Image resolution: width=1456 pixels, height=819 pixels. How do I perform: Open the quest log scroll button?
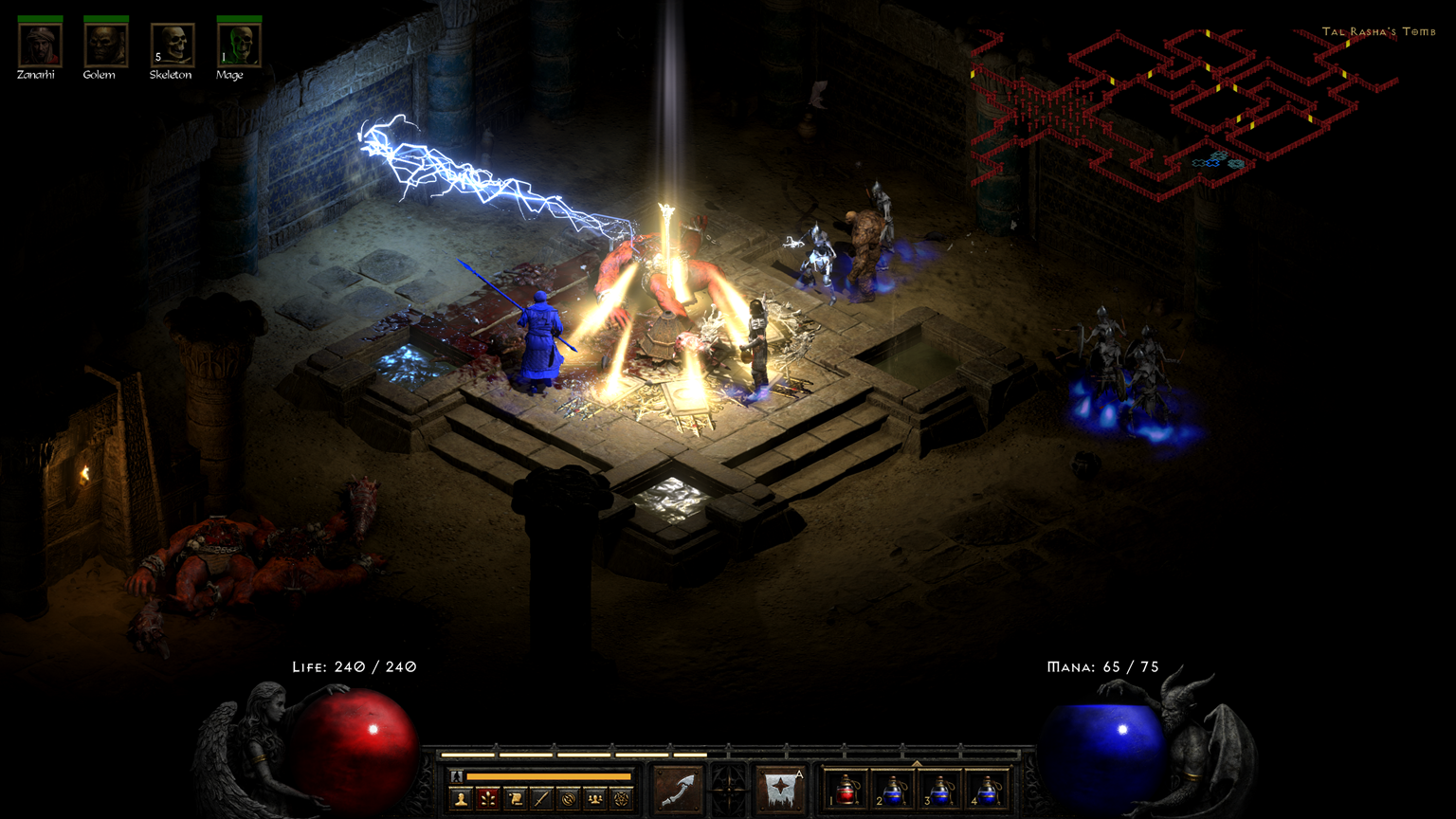[x=515, y=798]
